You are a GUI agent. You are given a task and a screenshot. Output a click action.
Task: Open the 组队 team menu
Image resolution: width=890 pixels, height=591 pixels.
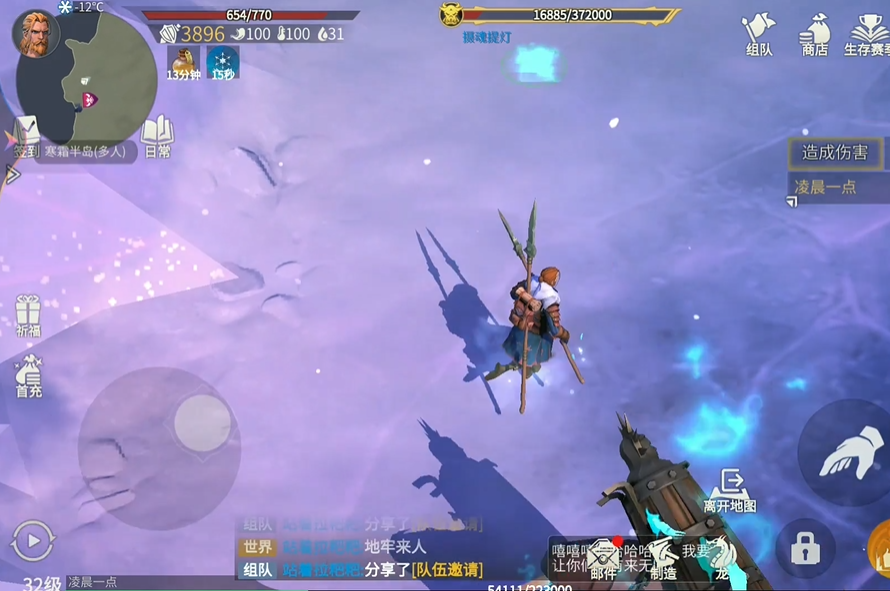(760, 34)
